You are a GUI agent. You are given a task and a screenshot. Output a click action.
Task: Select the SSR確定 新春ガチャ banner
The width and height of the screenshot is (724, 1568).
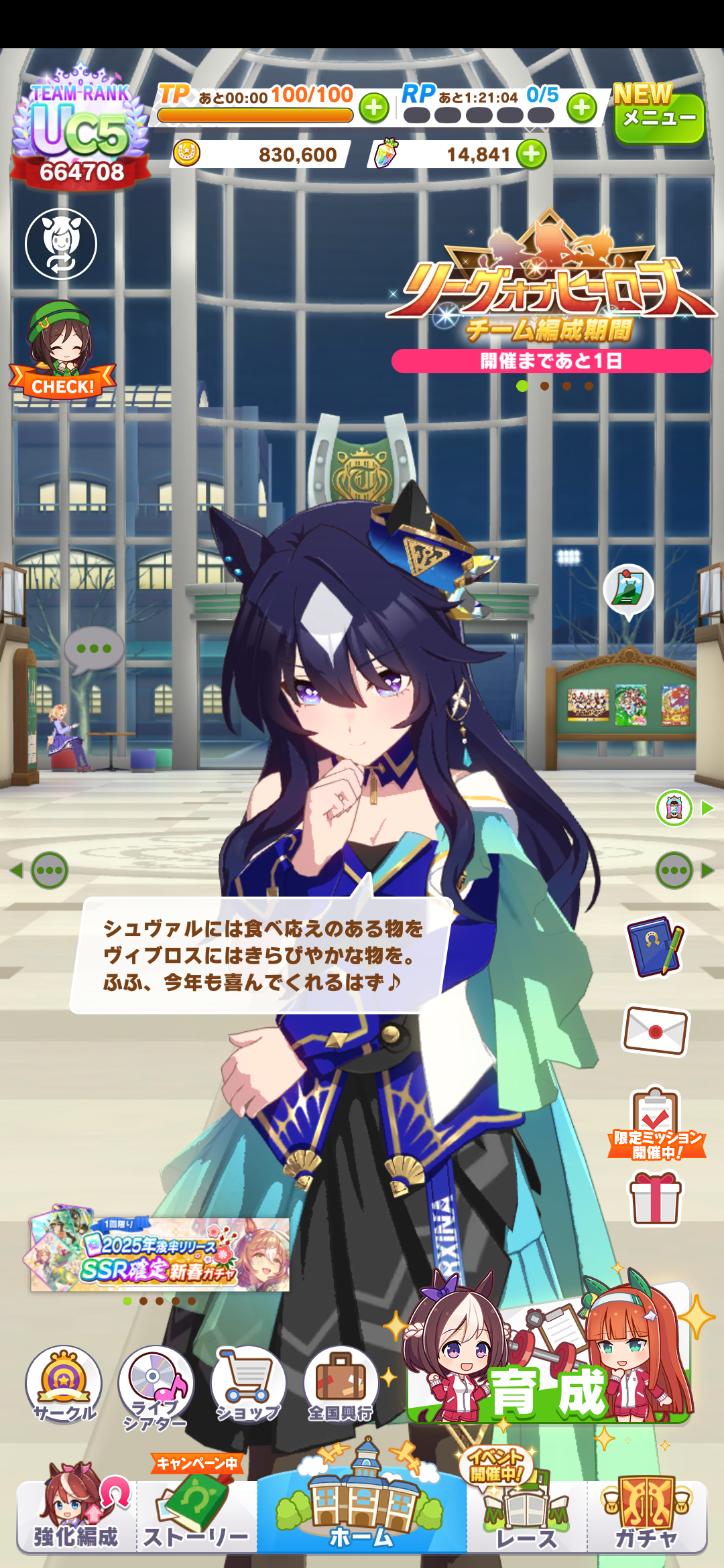pyautogui.click(x=161, y=1254)
